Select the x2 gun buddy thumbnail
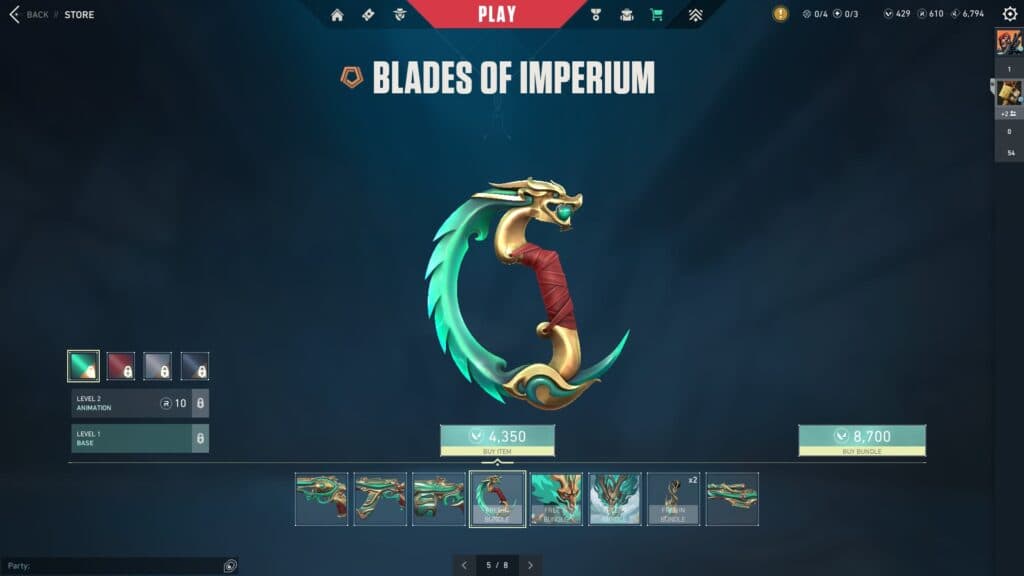Viewport: 1024px width, 576px height. click(673, 499)
